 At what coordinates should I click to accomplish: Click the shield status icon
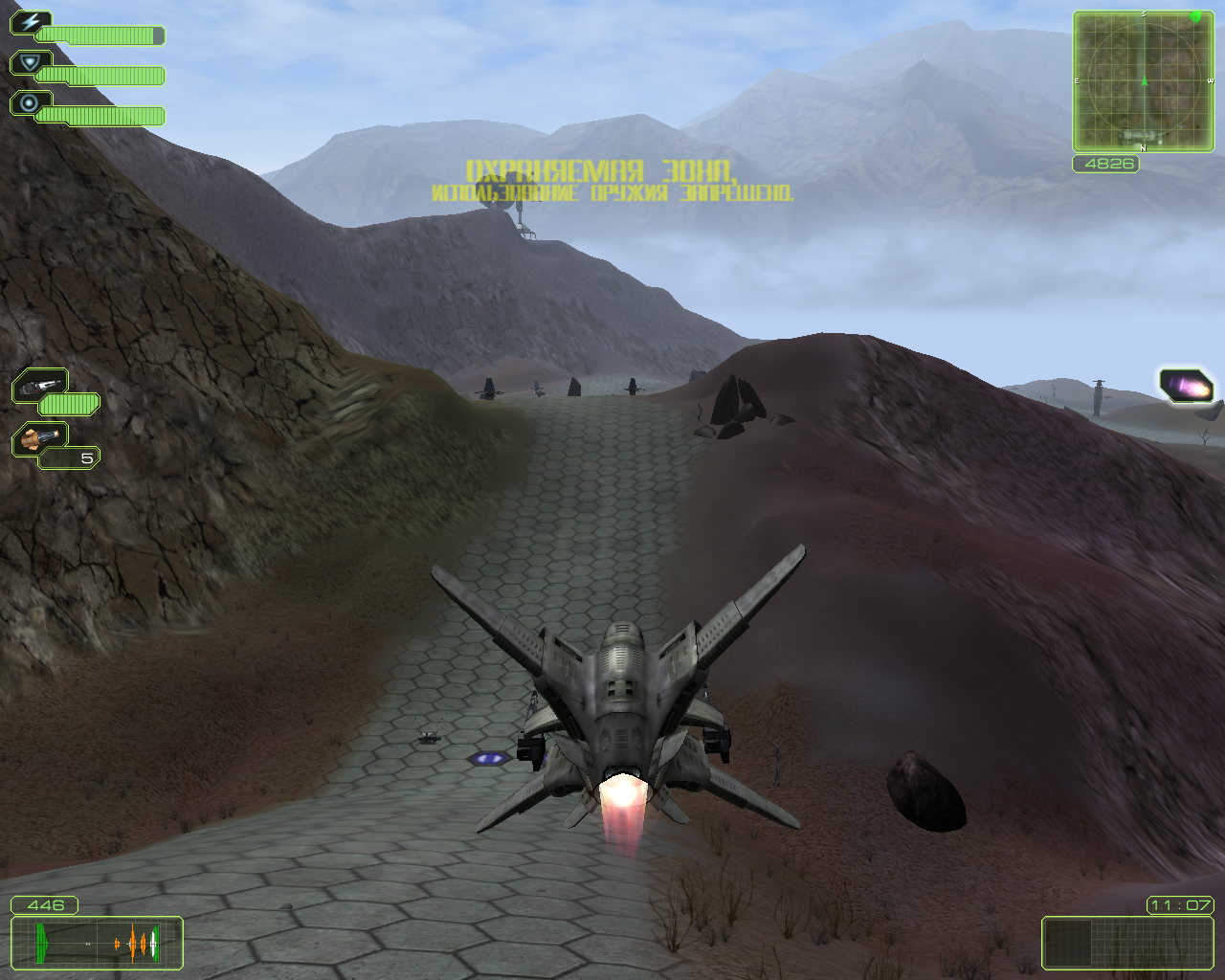[x=31, y=60]
